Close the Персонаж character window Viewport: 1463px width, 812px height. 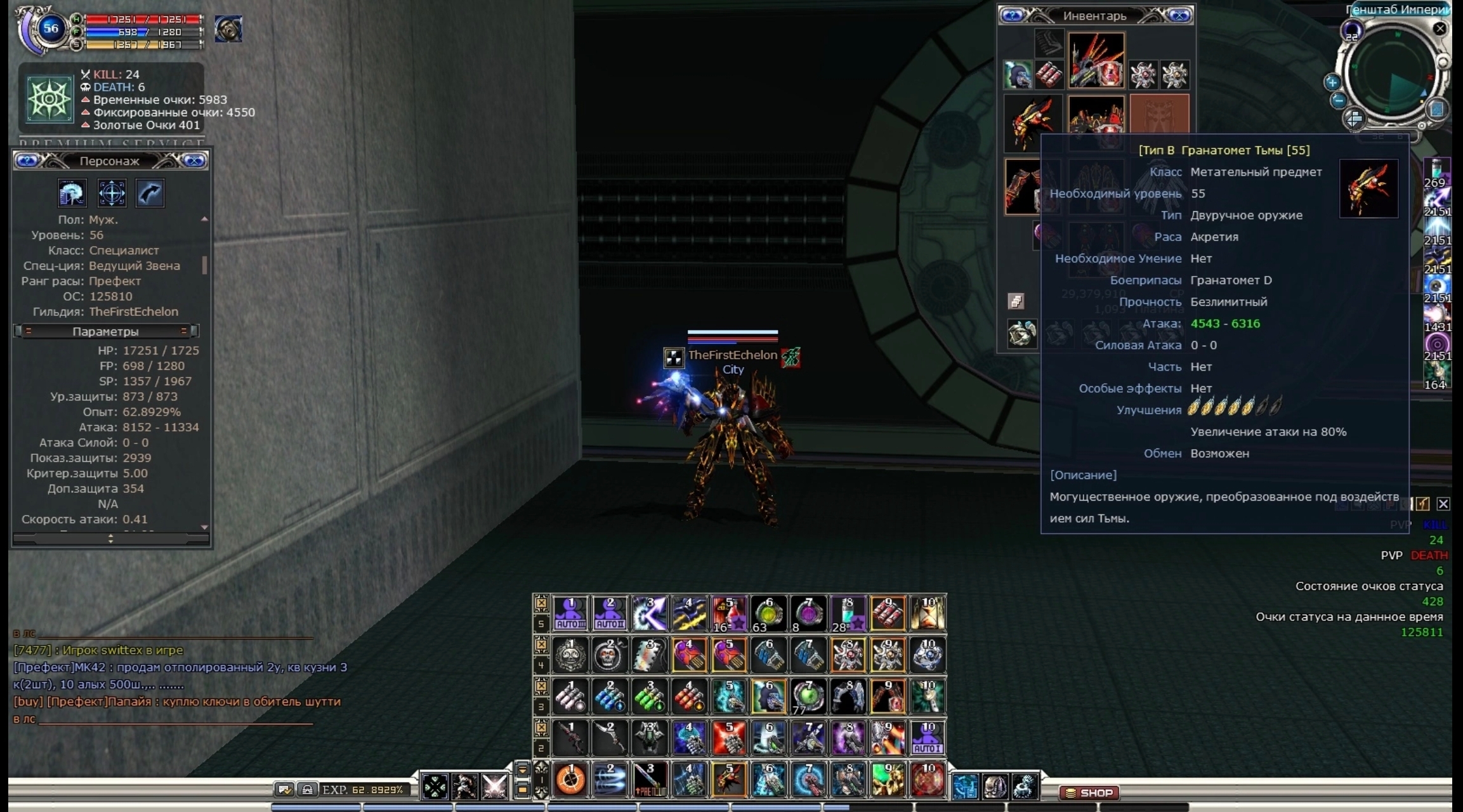(x=194, y=161)
